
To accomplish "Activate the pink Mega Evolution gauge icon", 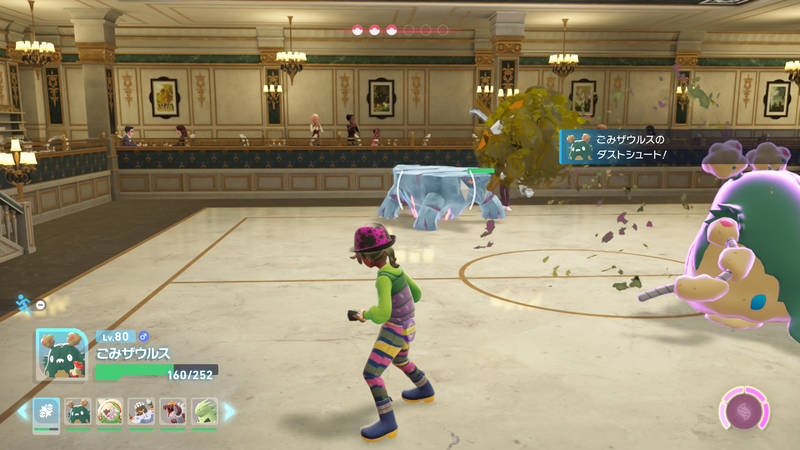I will tap(744, 410).
